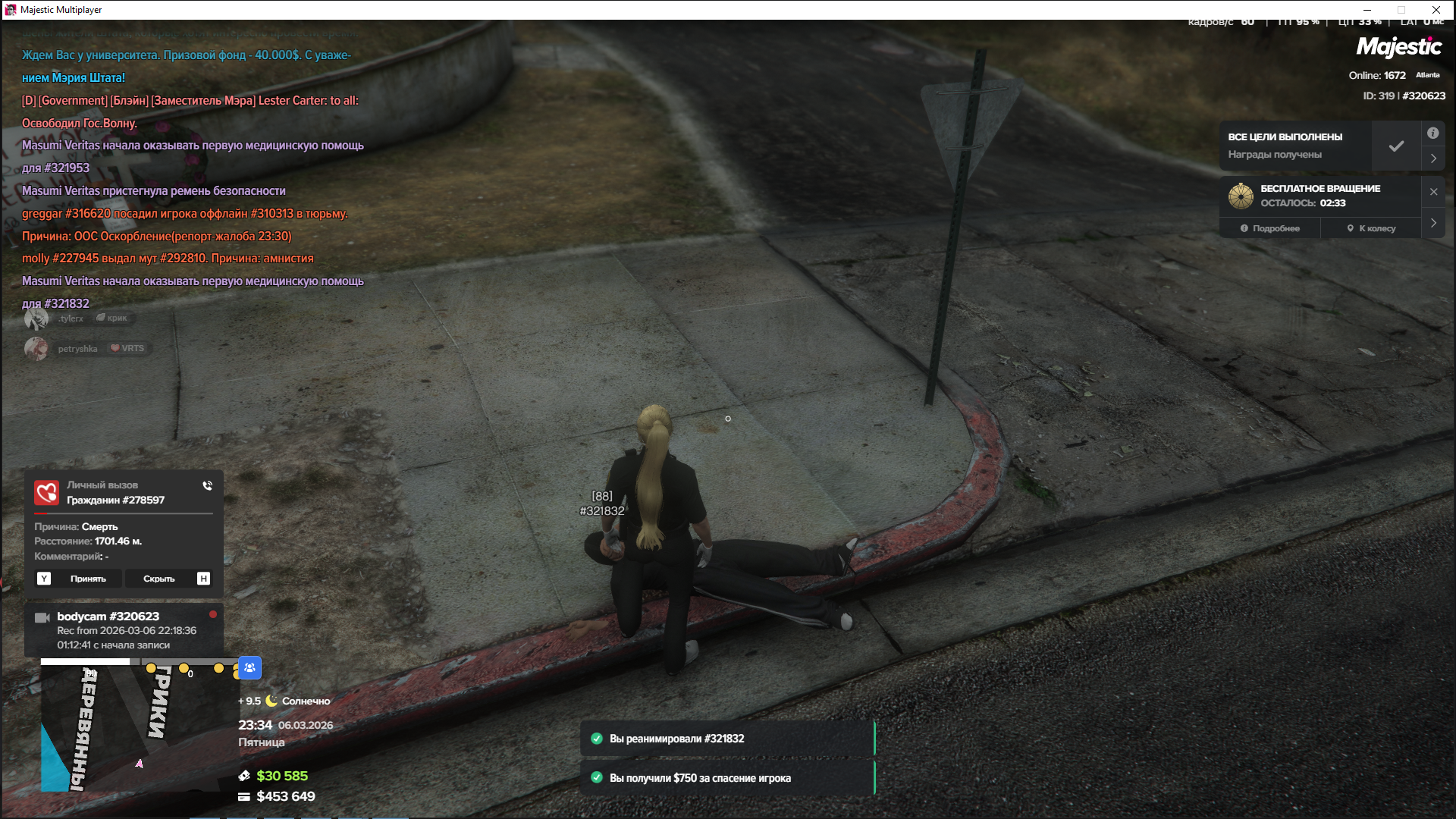Hide the call panel with Скрыть
The image size is (1456, 819).
(159, 579)
